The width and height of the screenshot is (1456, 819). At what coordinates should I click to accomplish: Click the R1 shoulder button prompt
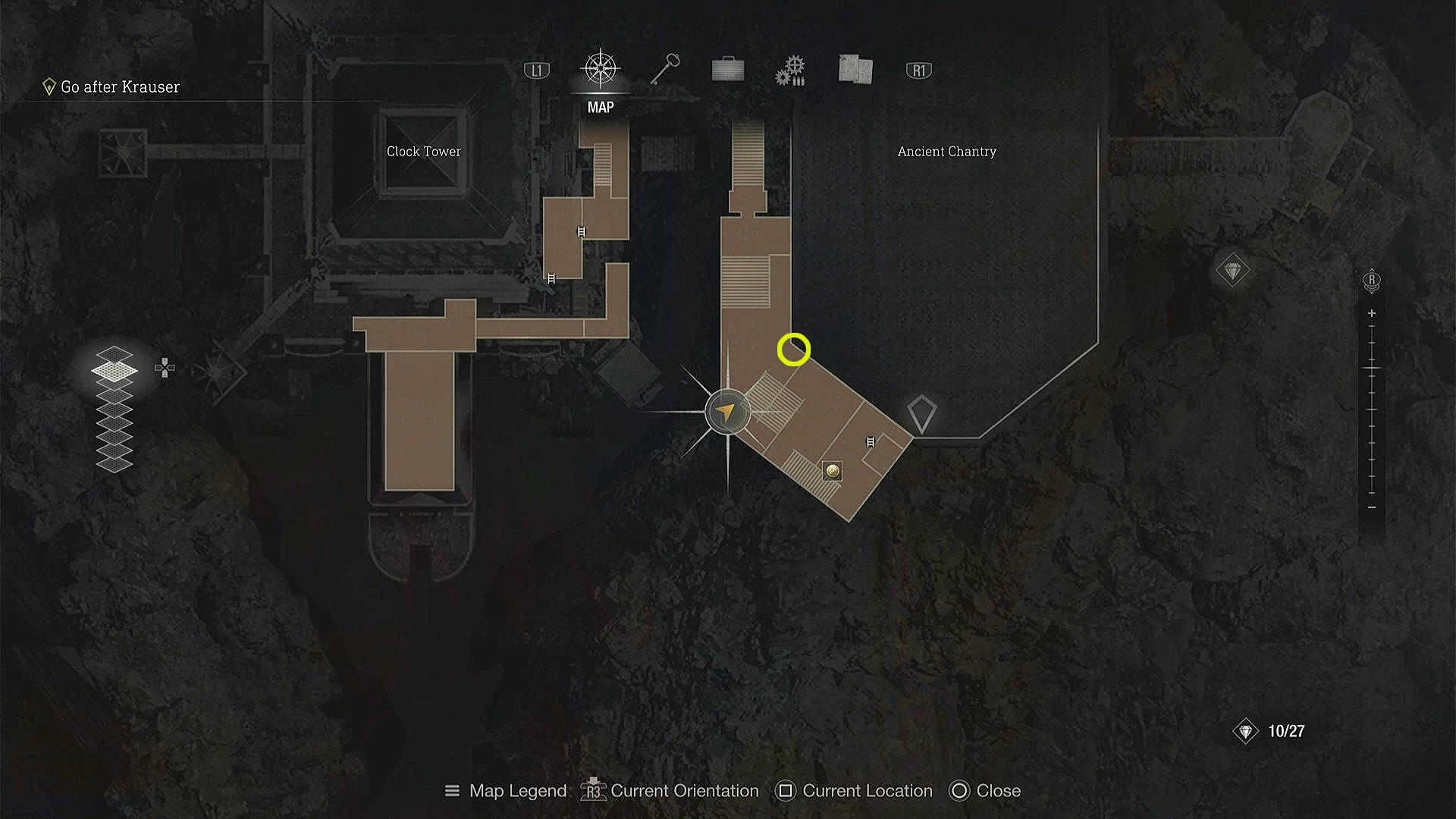(918, 69)
